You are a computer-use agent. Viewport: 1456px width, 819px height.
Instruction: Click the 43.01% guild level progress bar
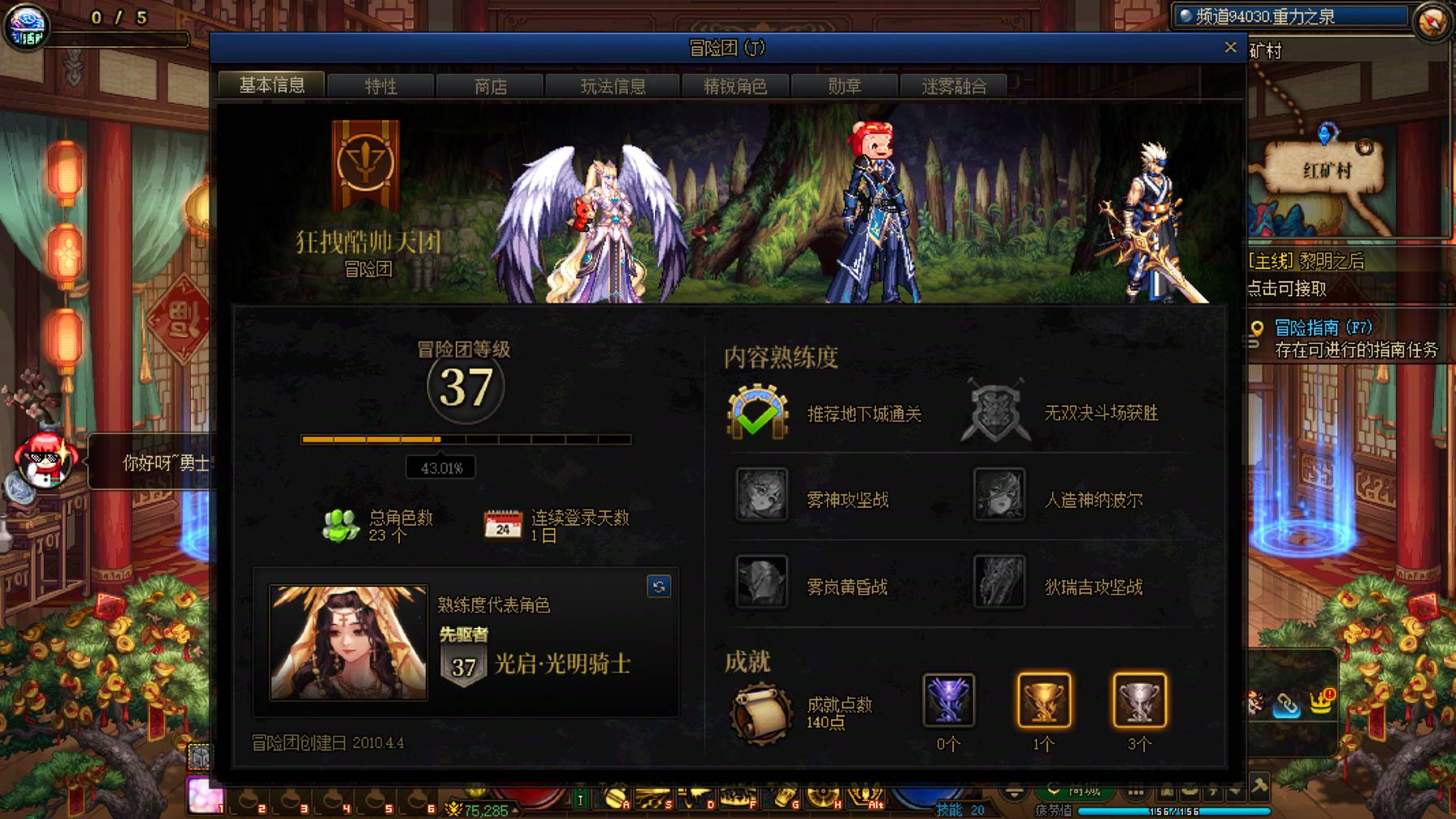[467, 440]
